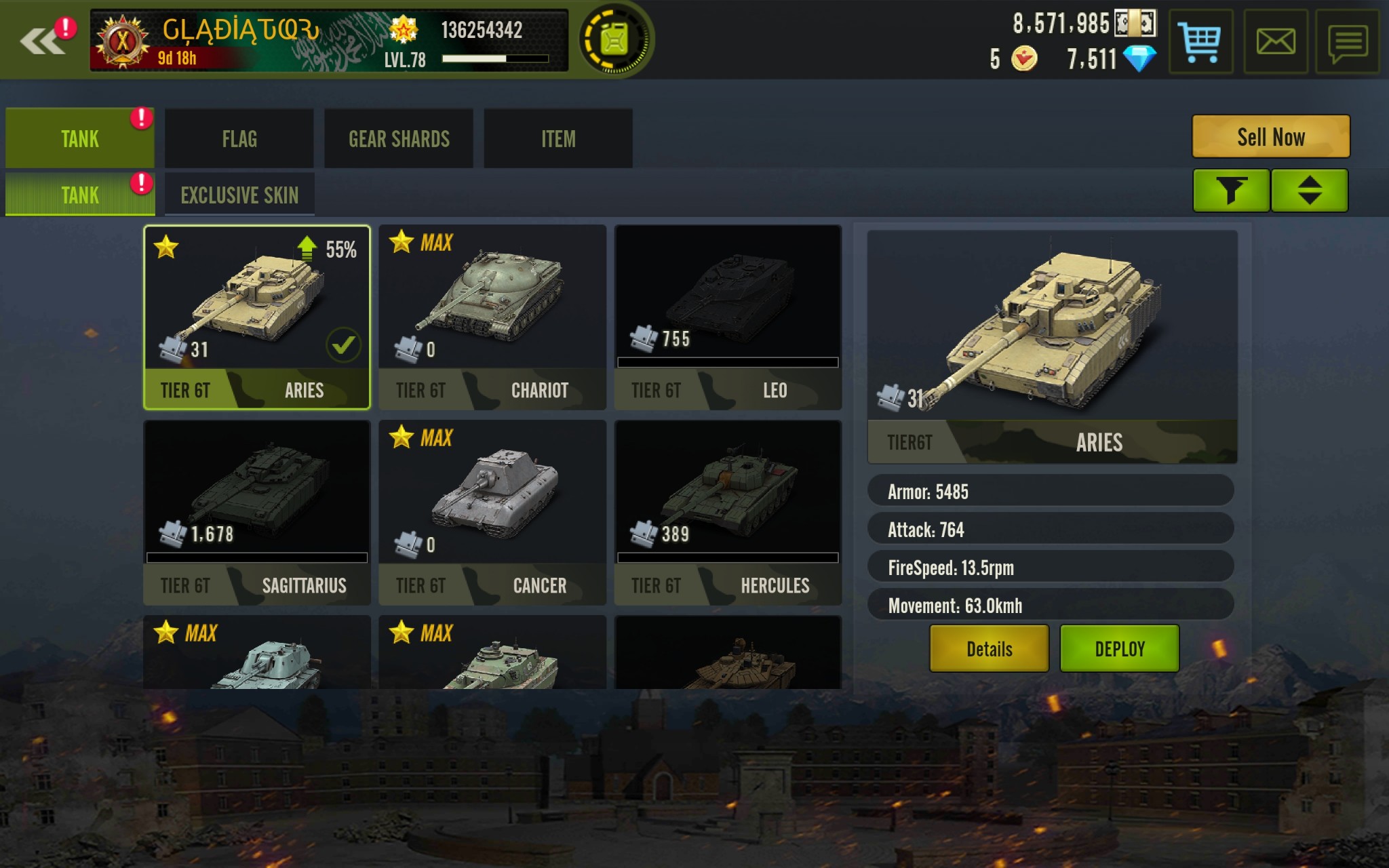Open the funnel filter options
The height and width of the screenshot is (868, 1389).
[x=1231, y=191]
